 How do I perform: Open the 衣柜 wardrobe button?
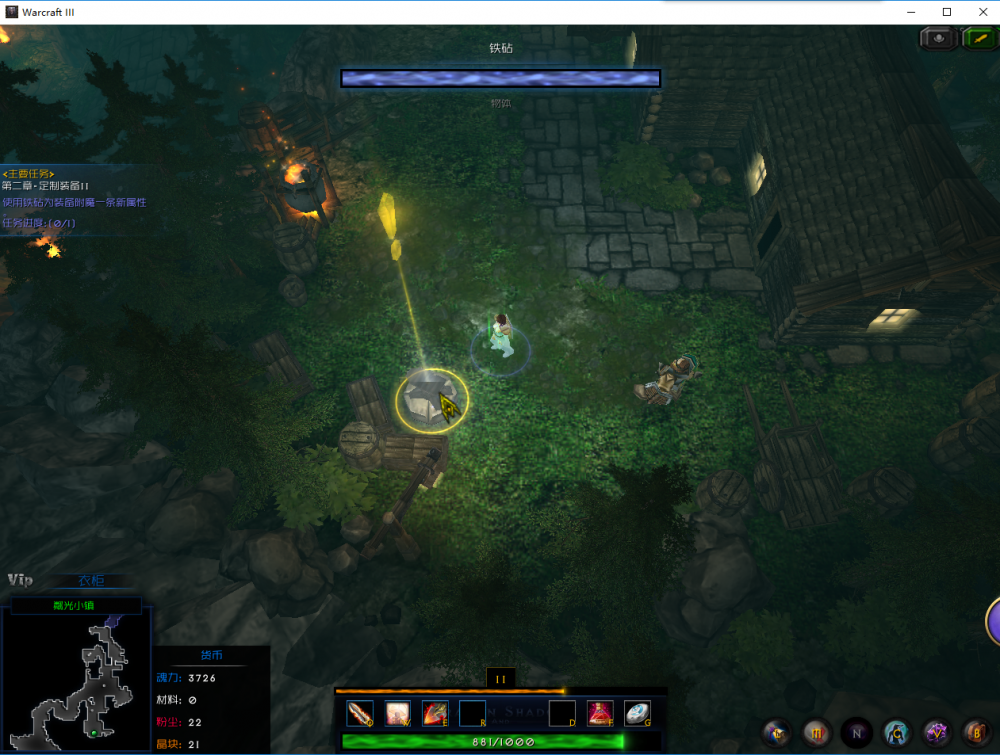pos(91,581)
